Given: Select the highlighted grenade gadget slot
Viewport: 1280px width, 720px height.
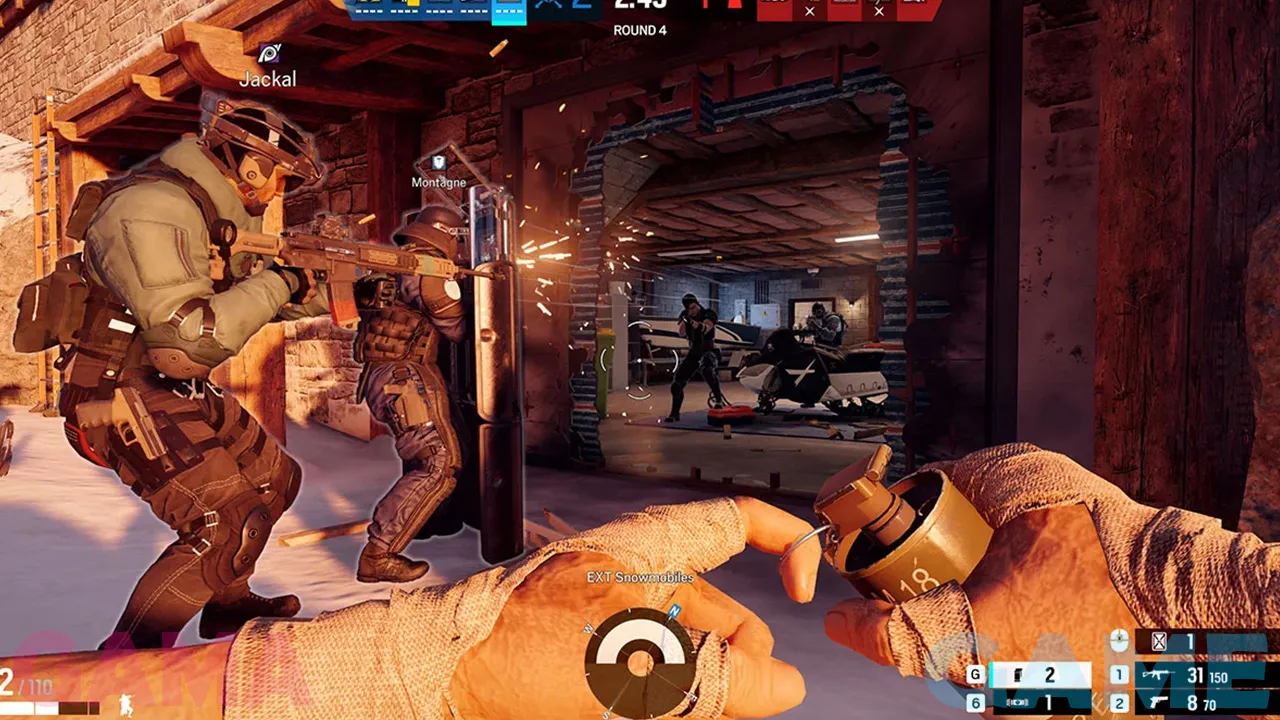Looking at the screenshot, I should [1039, 676].
